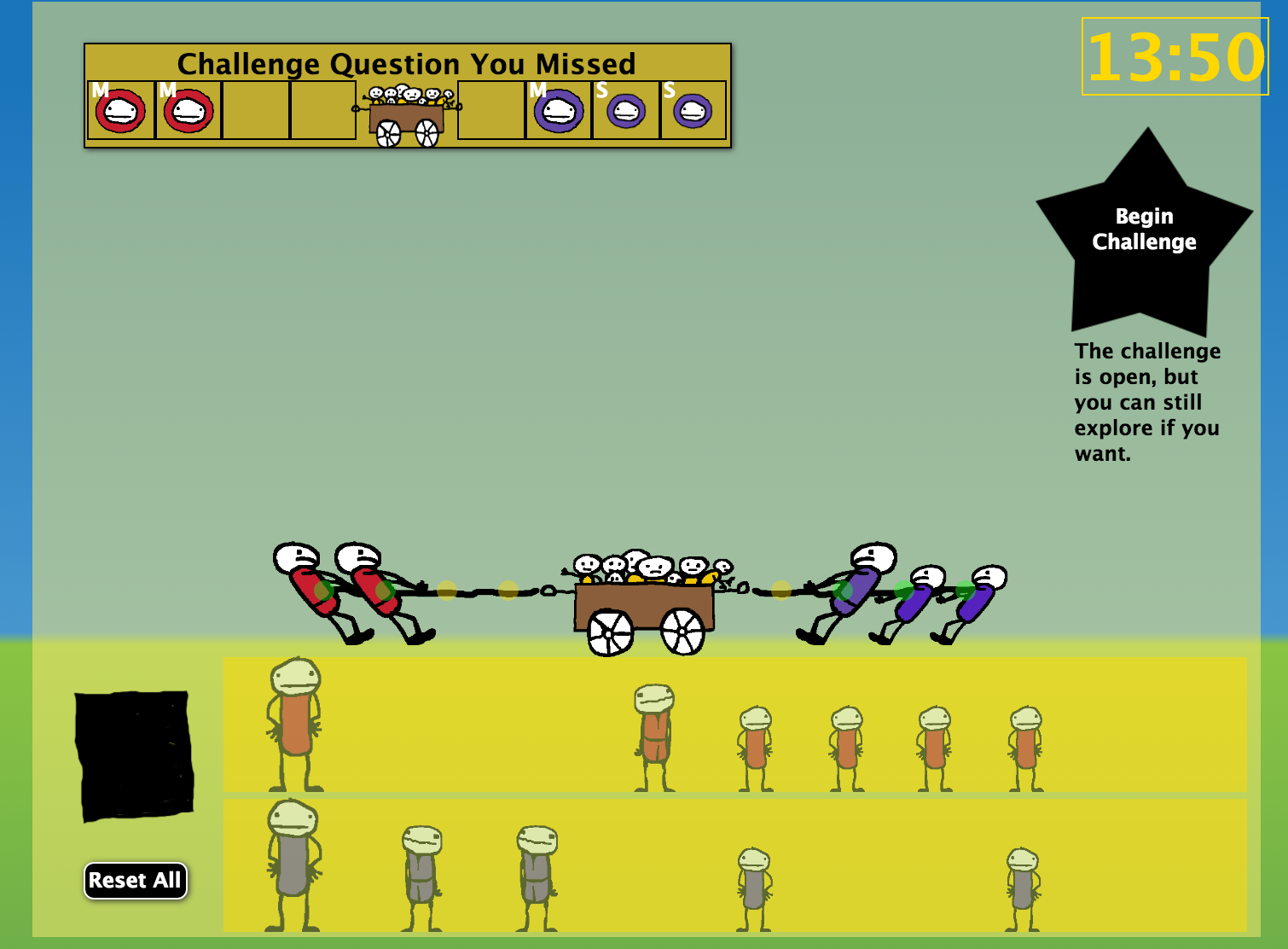Click the cart icon in the challenge panel

pos(408,114)
